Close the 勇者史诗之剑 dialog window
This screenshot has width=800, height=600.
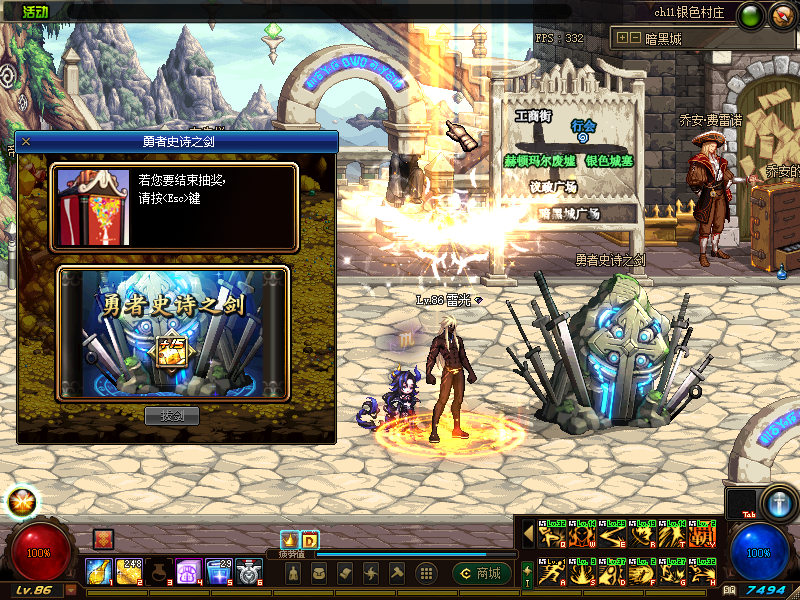[26, 142]
